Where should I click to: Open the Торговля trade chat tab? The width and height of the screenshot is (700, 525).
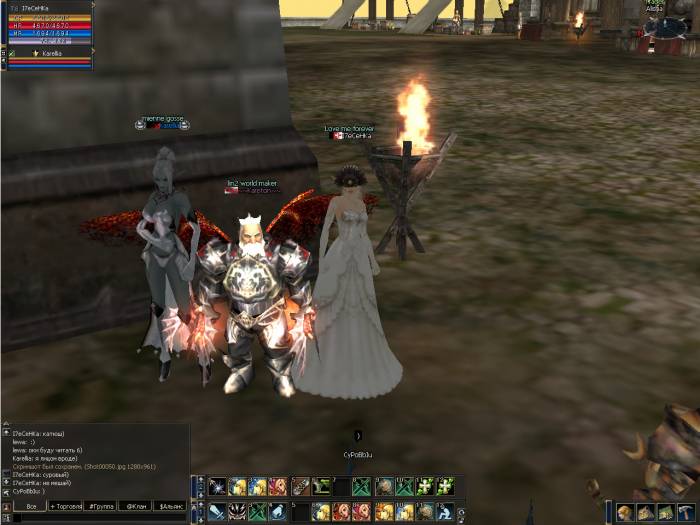pos(67,507)
